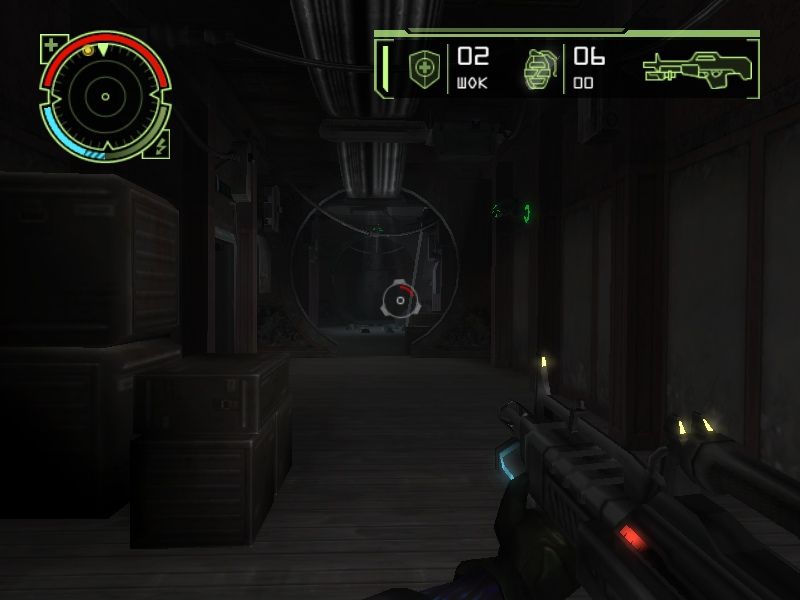Select the shield cross icon
This screenshot has width=800, height=600.
coord(426,68)
